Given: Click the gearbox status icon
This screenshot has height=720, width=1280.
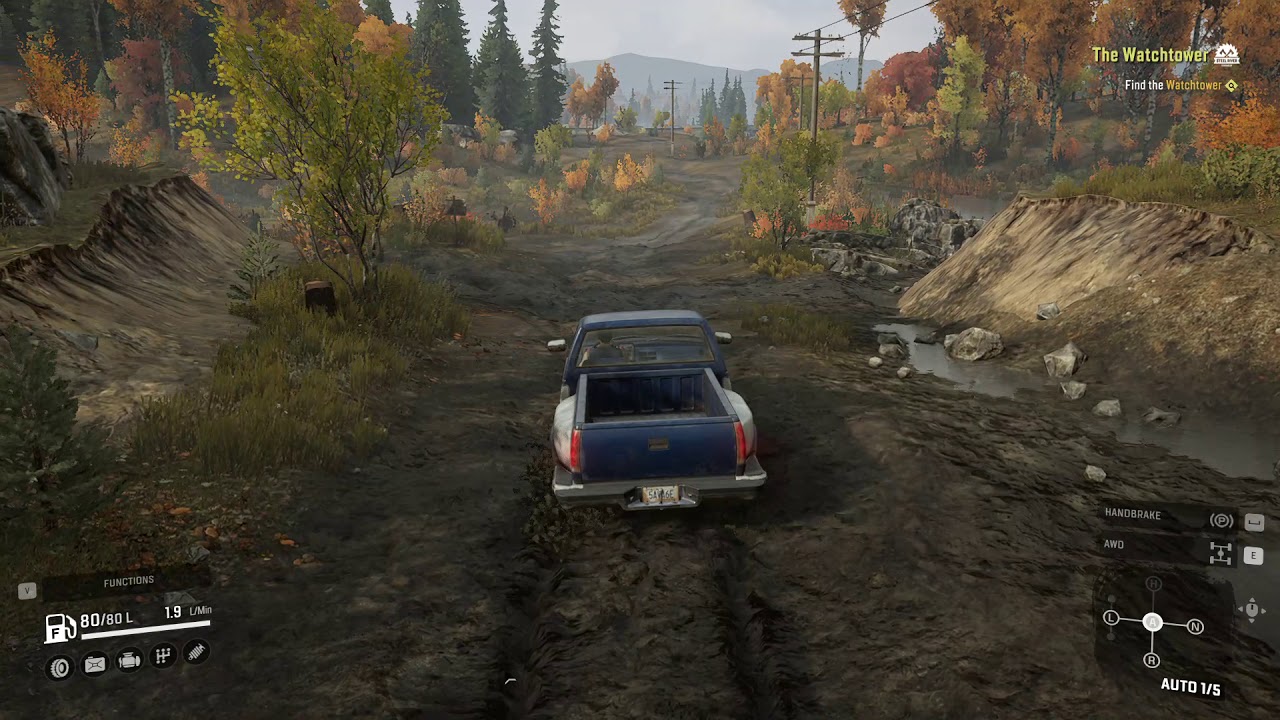Looking at the screenshot, I should (163, 656).
